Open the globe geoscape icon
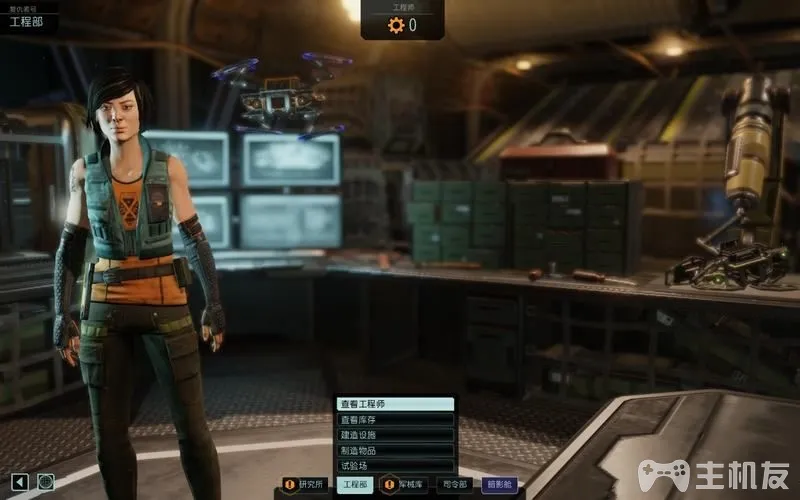 click(x=46, y=482)
